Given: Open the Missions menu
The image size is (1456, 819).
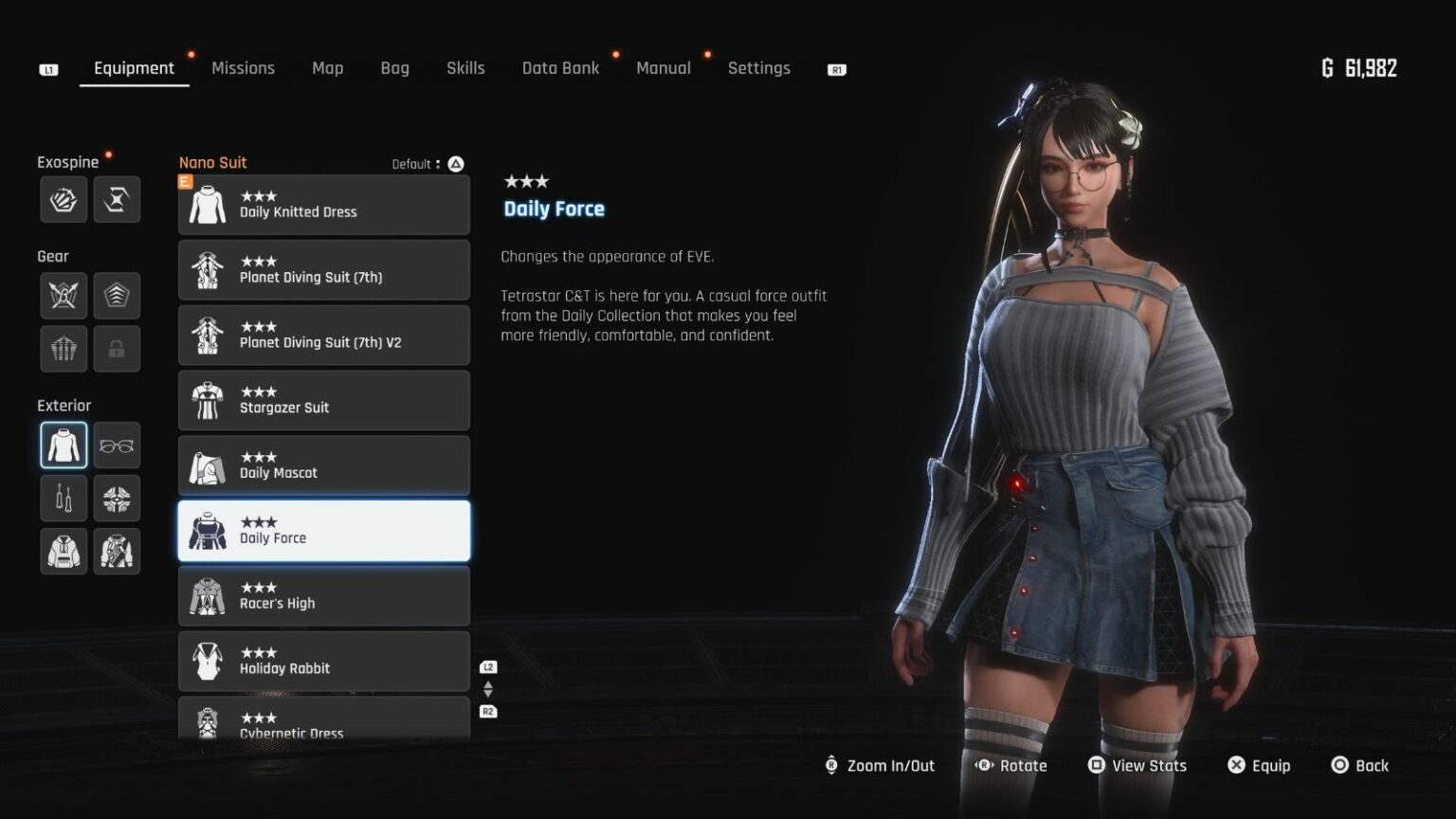Looking at the screenshot, I should tap(243, 67).
